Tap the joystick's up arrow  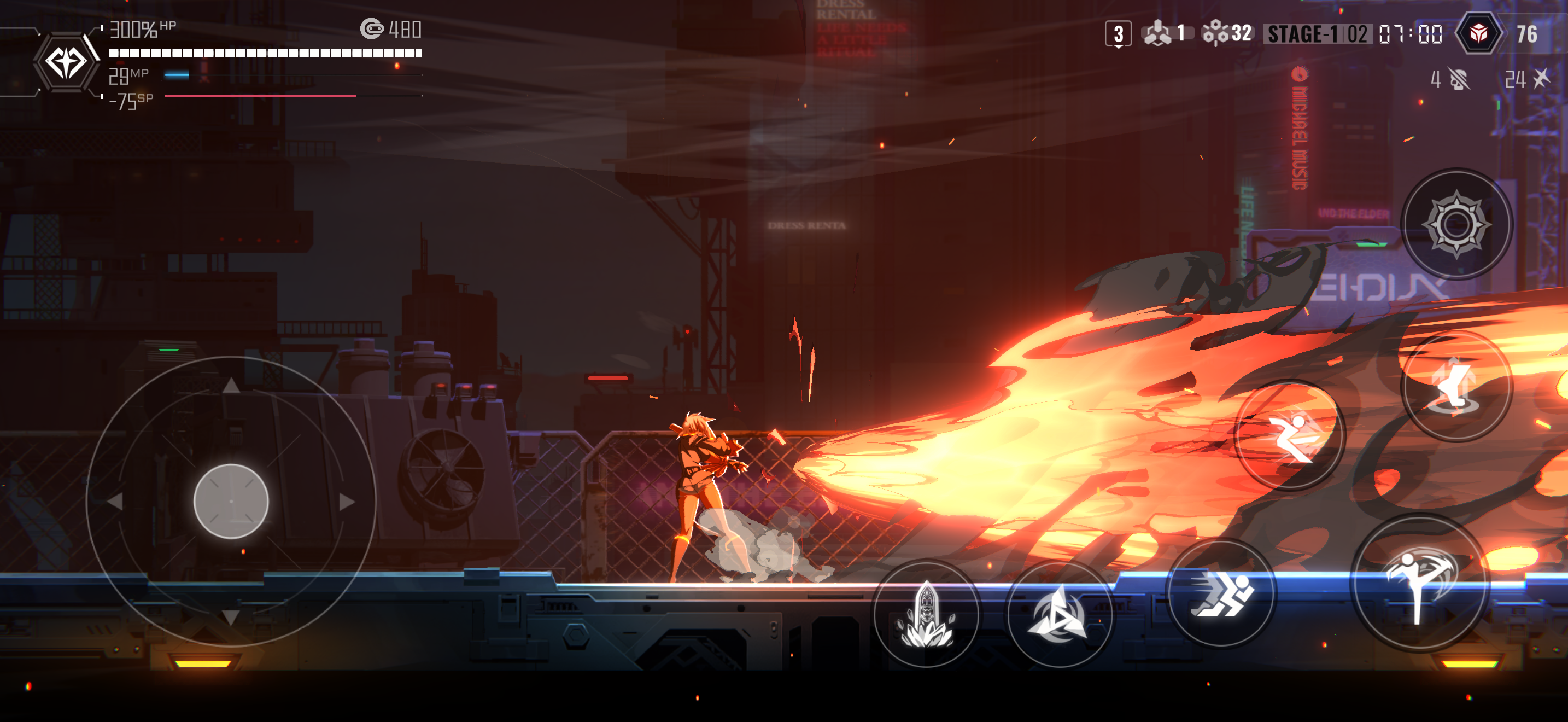click(231, 385)
